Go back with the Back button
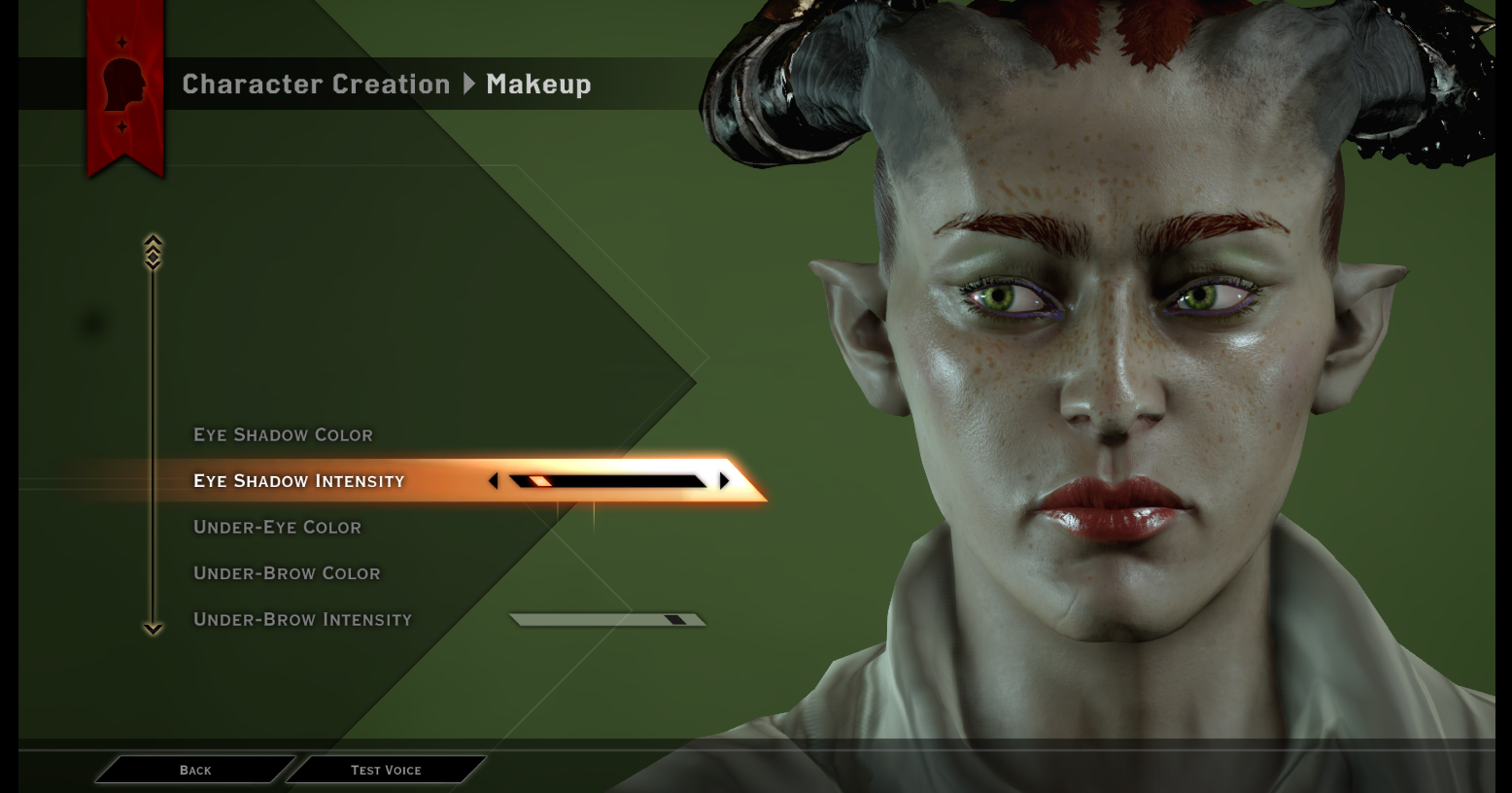Viewport: 1512px width, 793px height. tap(195, 770)
